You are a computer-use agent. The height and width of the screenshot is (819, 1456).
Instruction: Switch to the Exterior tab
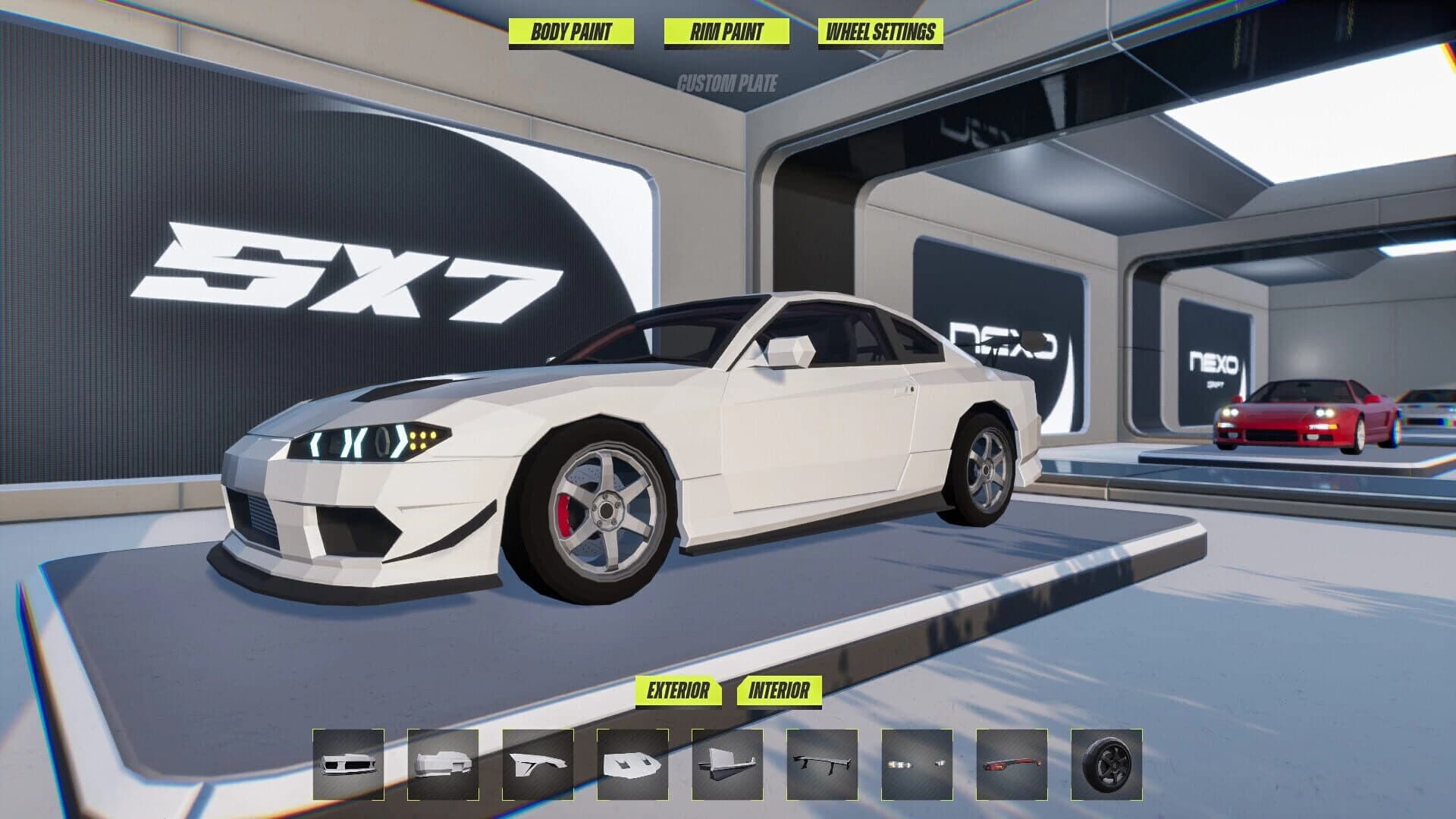[677, 691]
